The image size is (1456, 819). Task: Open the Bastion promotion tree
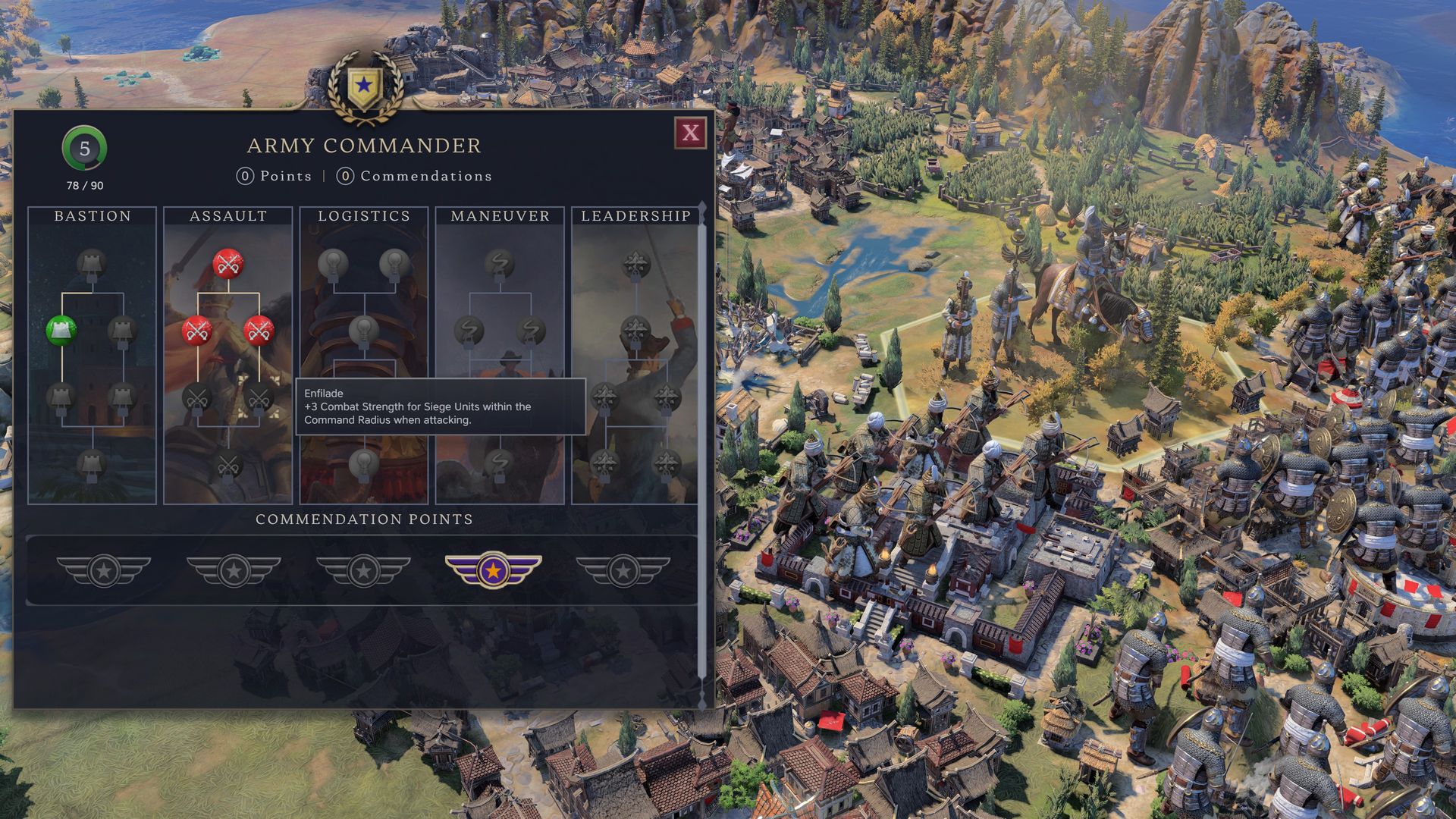(92, 216)
